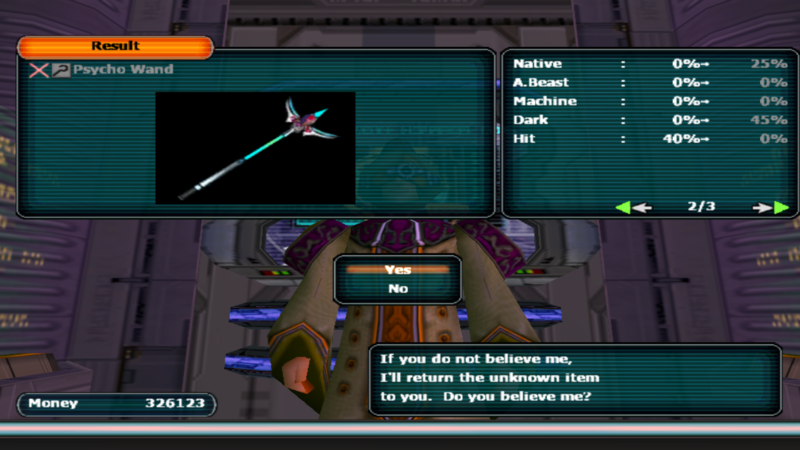
Task: Go to the previous stats page arrow
Action: coord(633,208)
